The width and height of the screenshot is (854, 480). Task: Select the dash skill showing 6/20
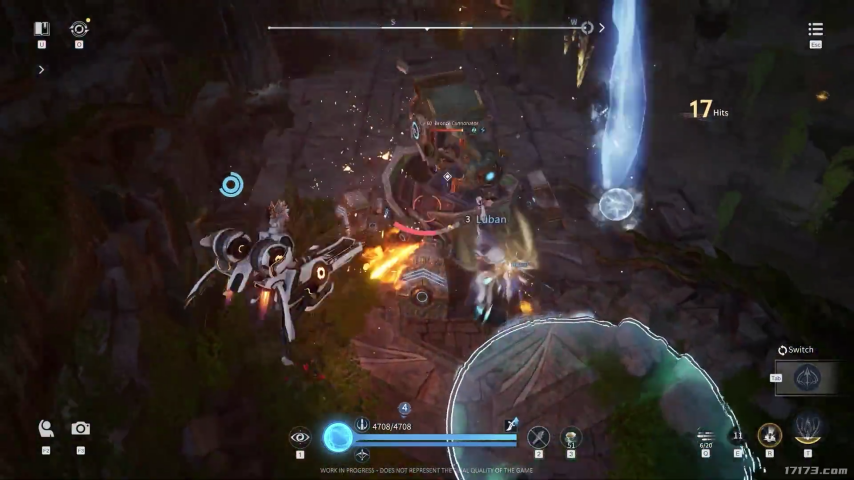(x=706, y=436)
